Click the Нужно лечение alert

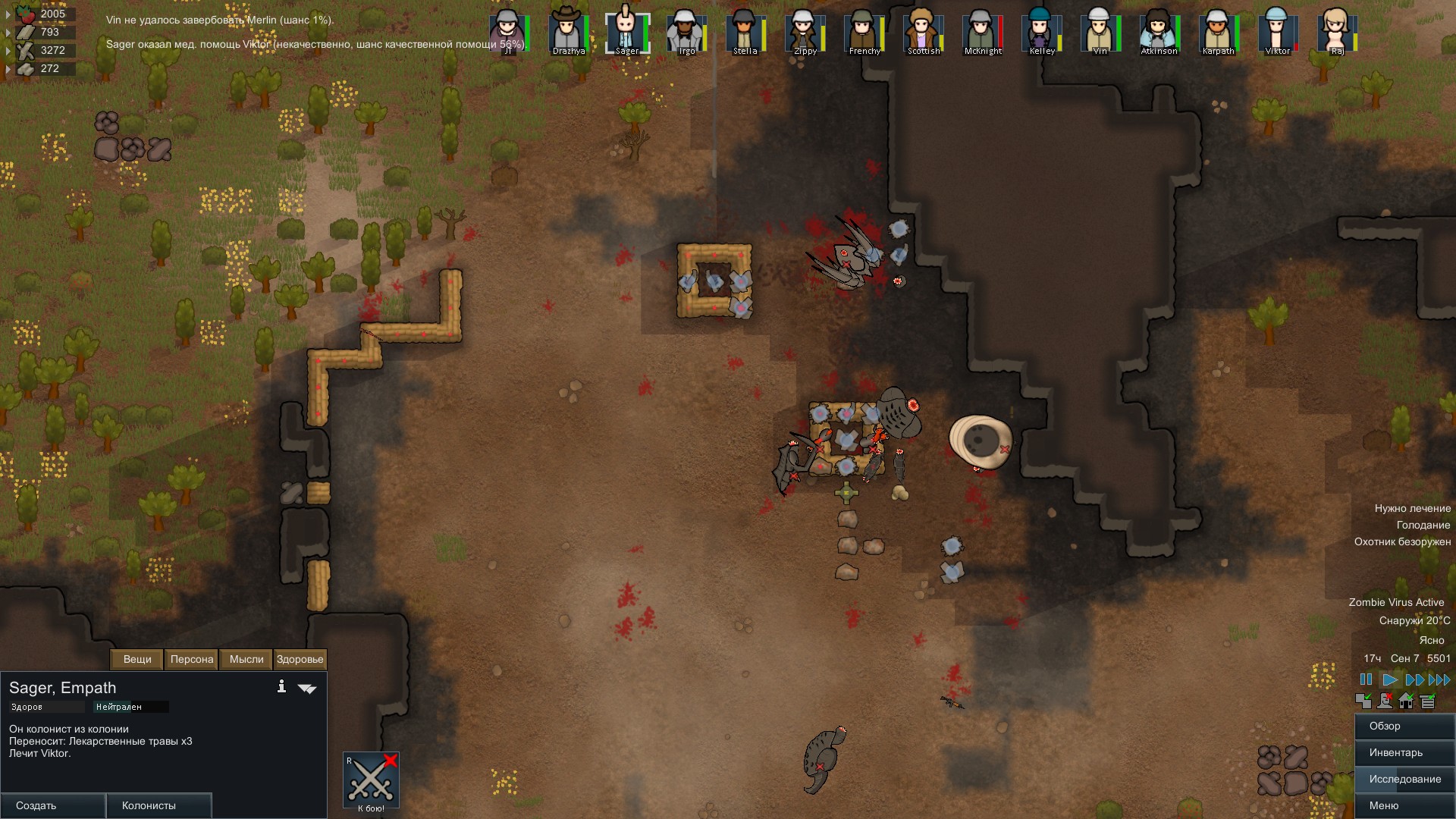1412,508
